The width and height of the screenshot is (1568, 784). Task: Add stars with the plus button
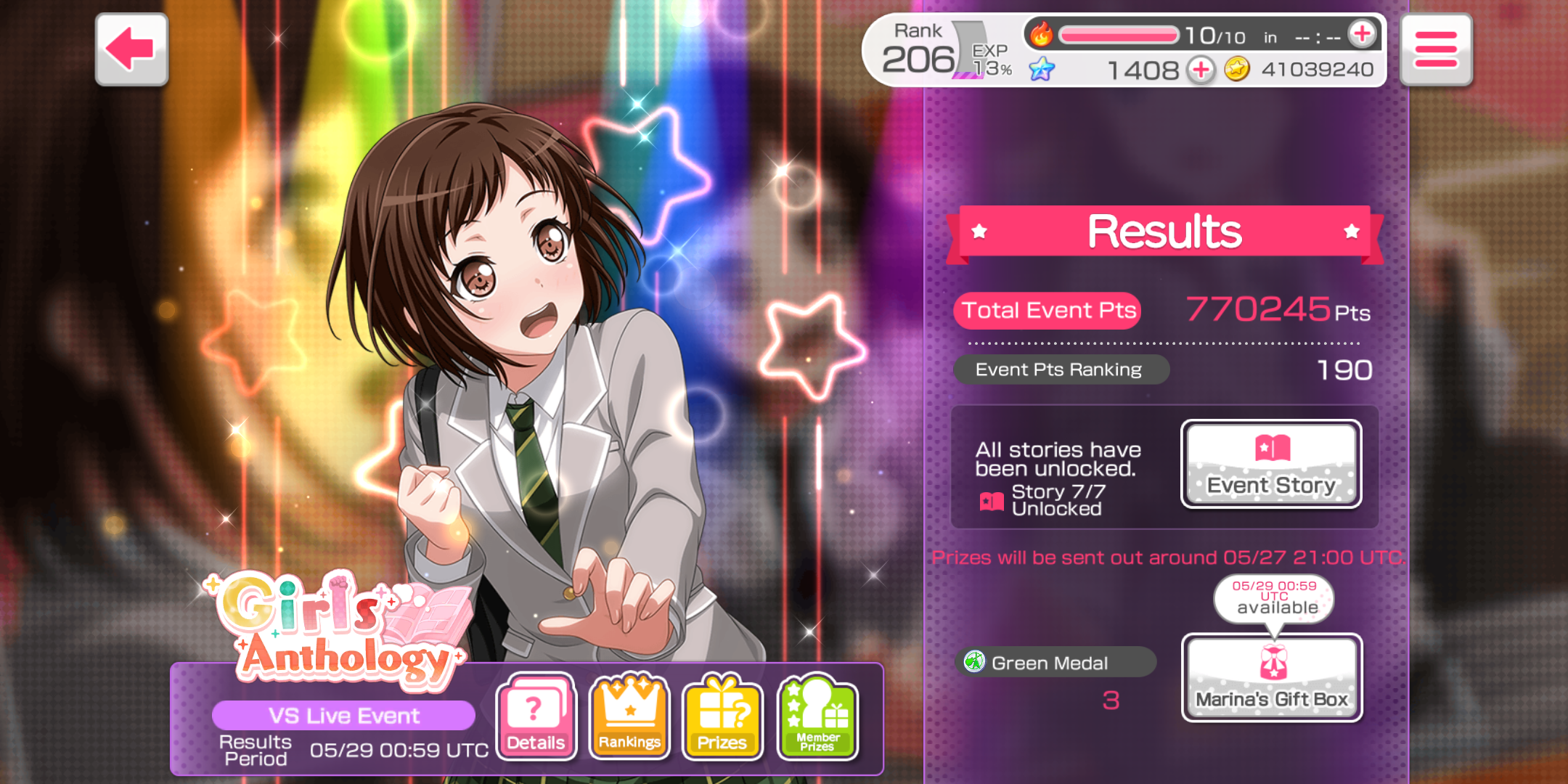1201,70
